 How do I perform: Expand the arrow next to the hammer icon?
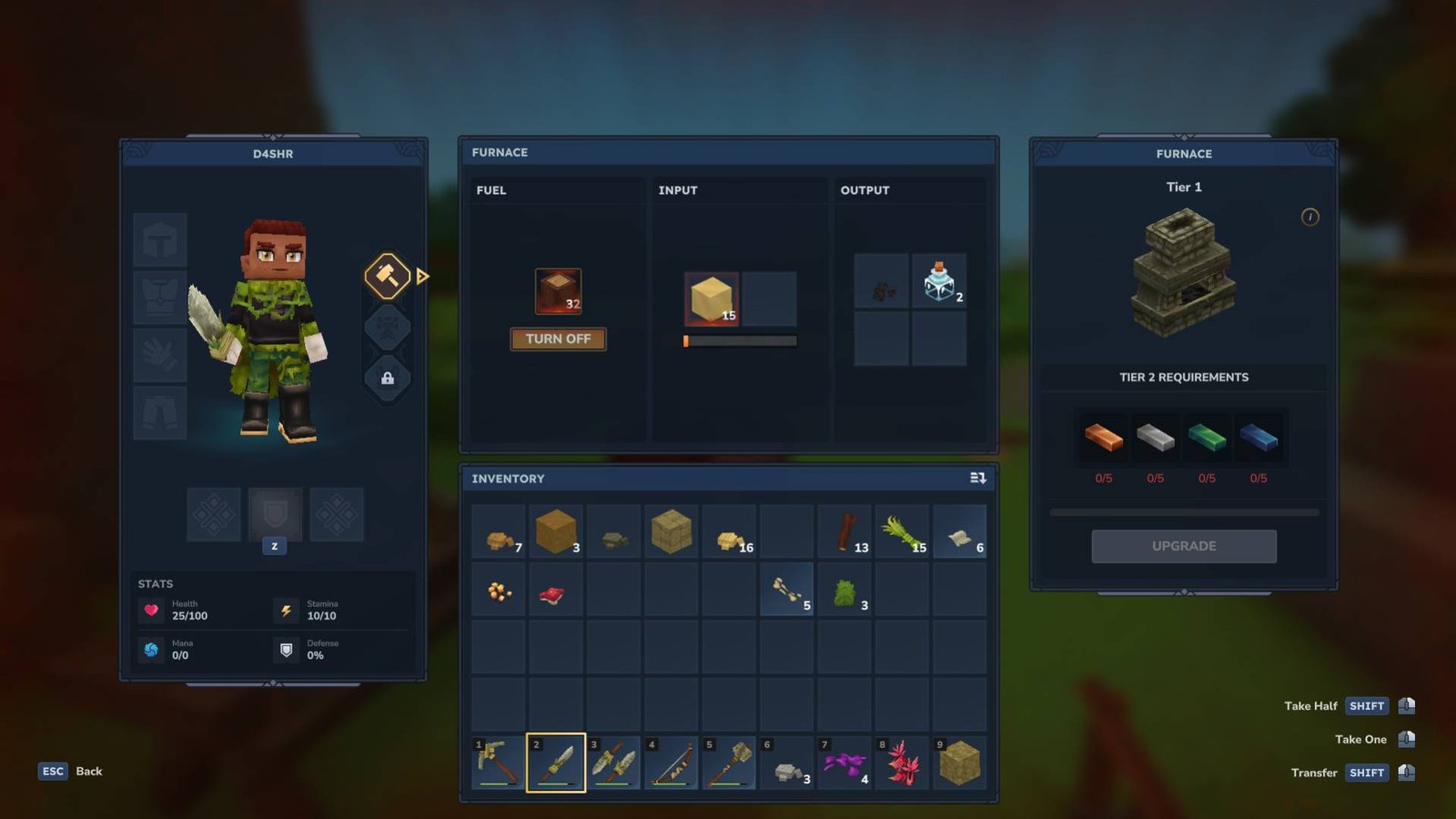click(x=421, y=276)
